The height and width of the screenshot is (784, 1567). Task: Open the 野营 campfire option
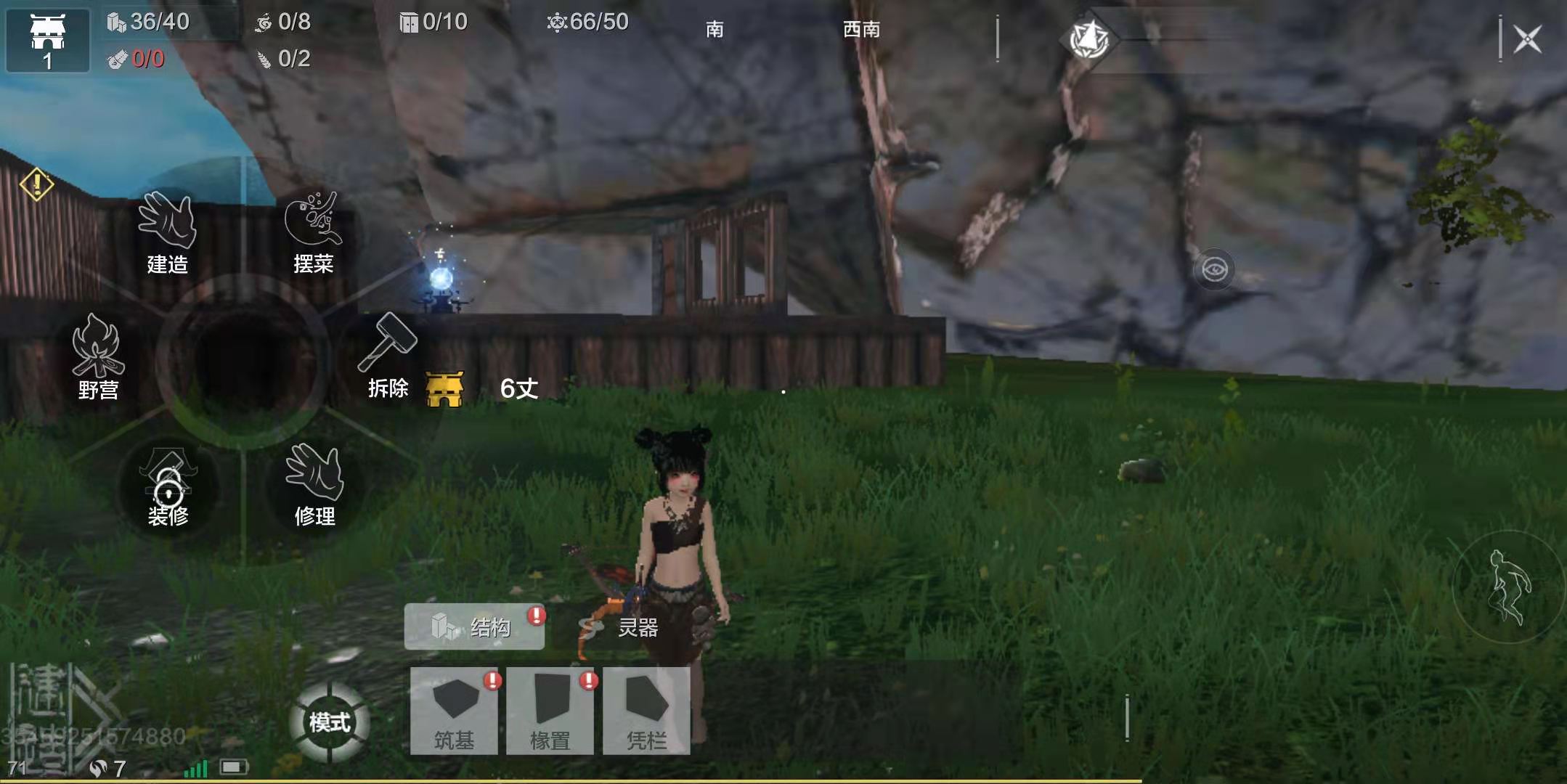pyautogui.click(x=98, y=357)
